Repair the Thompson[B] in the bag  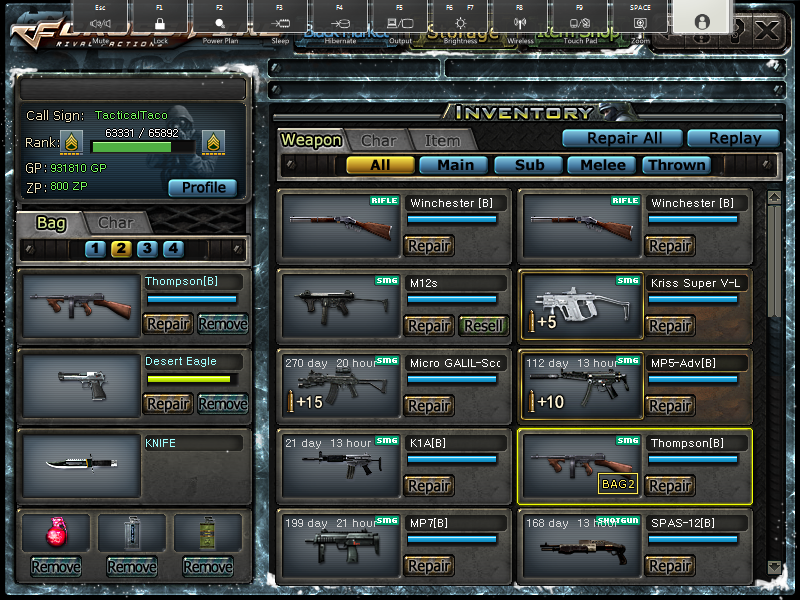(168, 324)
